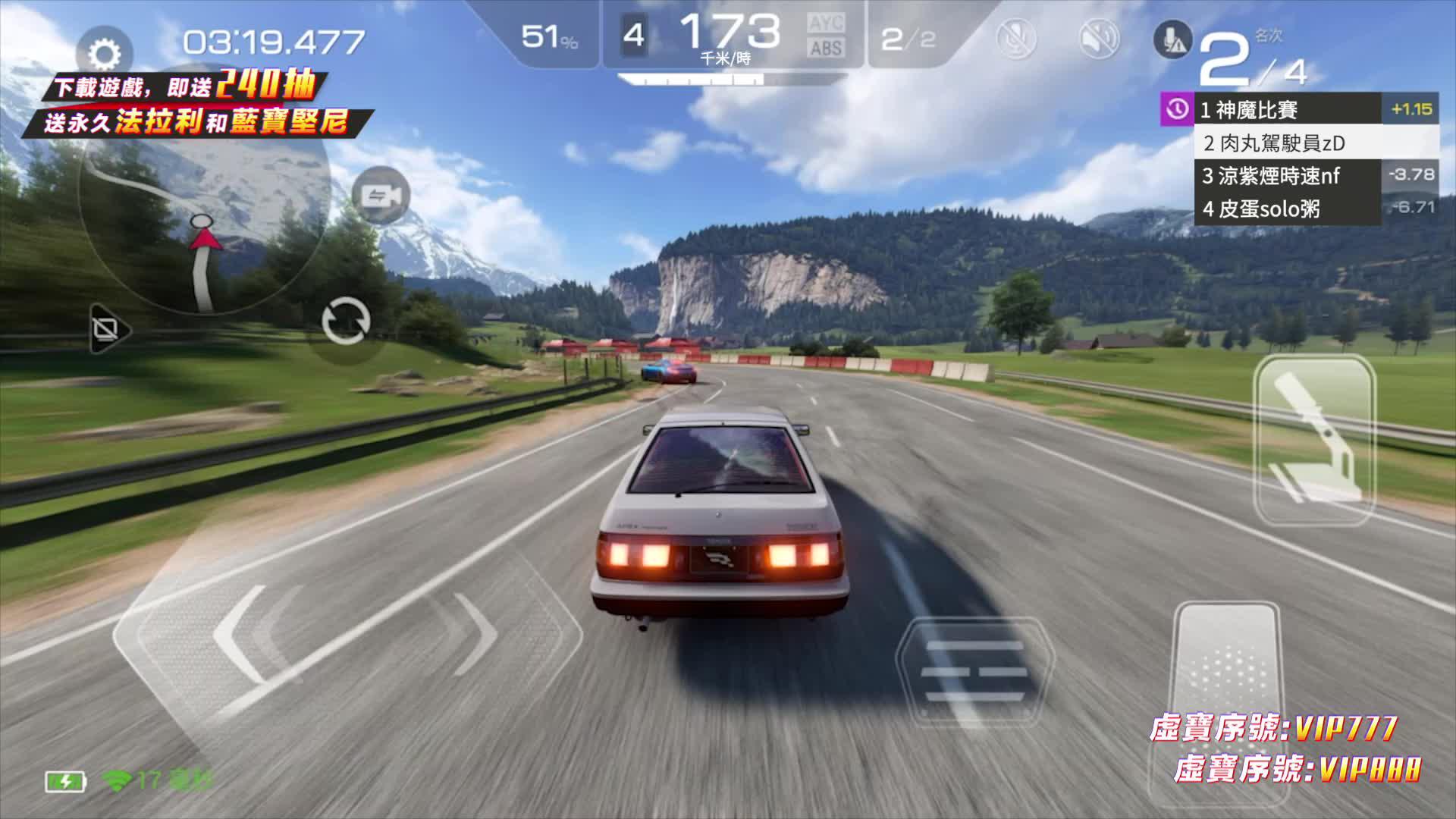Viewport: 1456px width, 819px height.
Task: Open the gear settings menu
Action: (x=105, y=55)
